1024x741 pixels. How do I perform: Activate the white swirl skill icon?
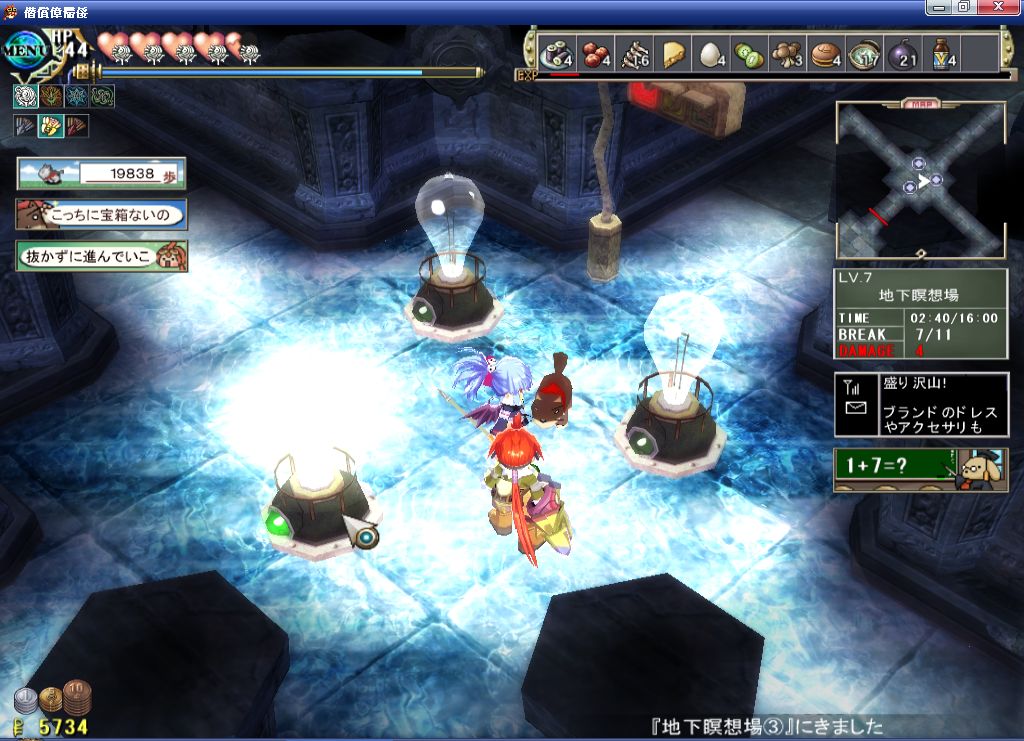coord(25,96)
